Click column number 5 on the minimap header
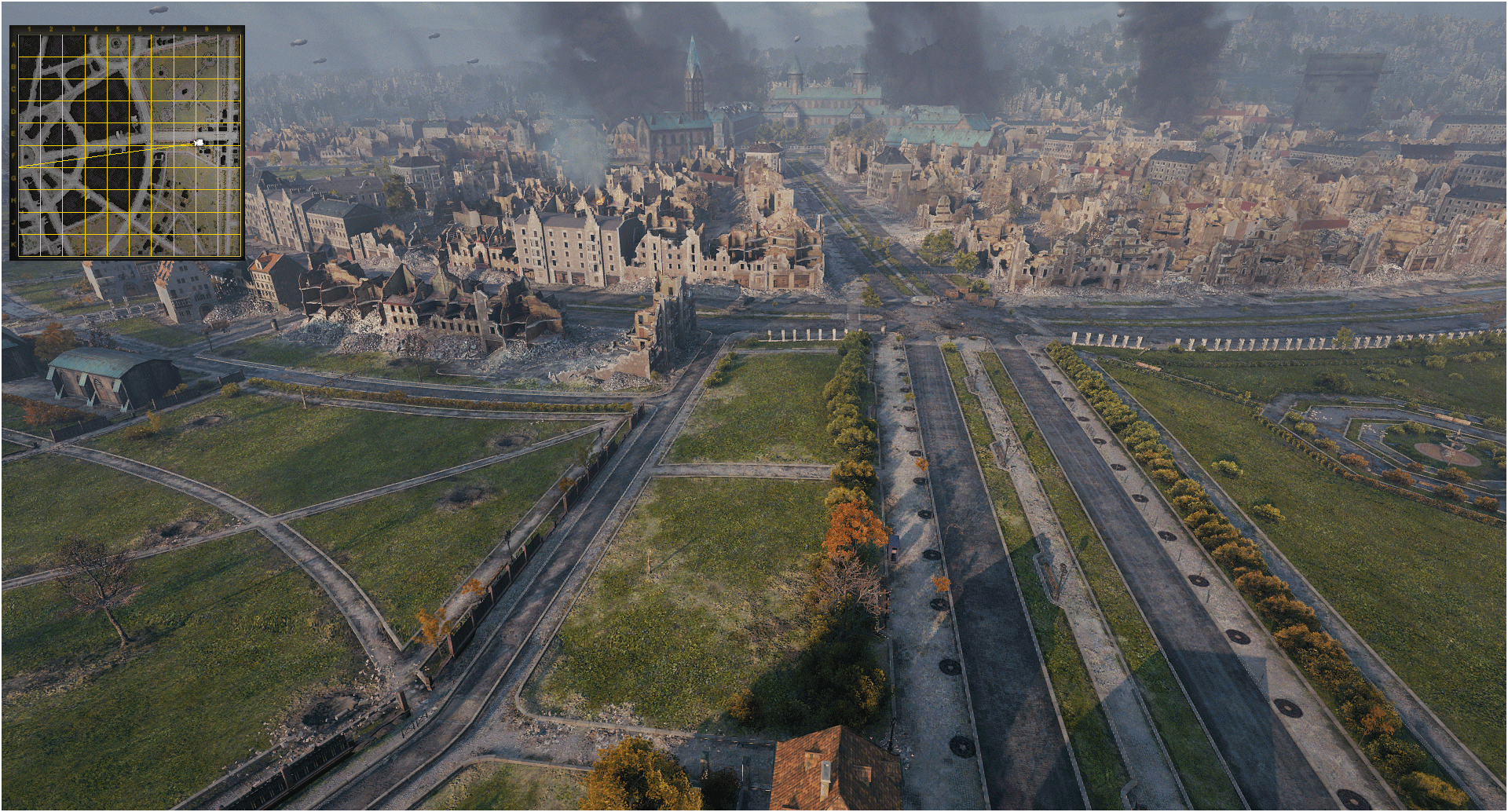Viewport: 1508px width, 812px height. coord(119,28)
